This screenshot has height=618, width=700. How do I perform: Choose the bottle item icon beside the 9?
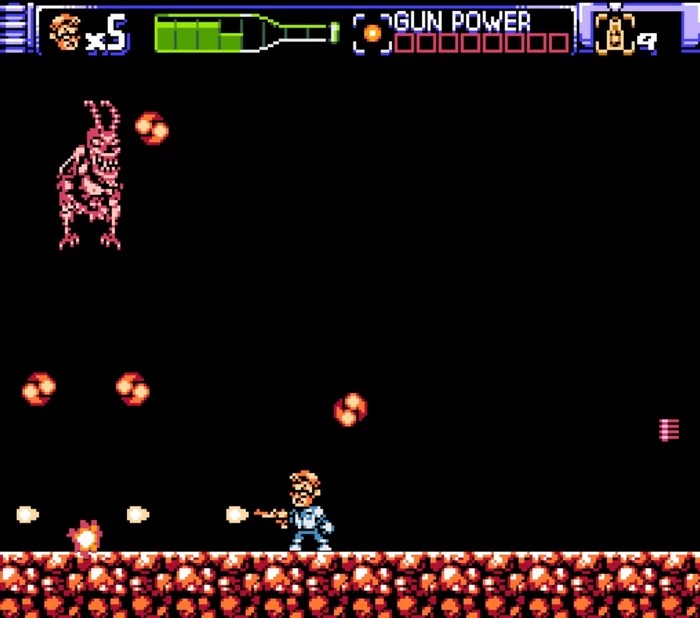pyautogui.click(x=616, y=33)
